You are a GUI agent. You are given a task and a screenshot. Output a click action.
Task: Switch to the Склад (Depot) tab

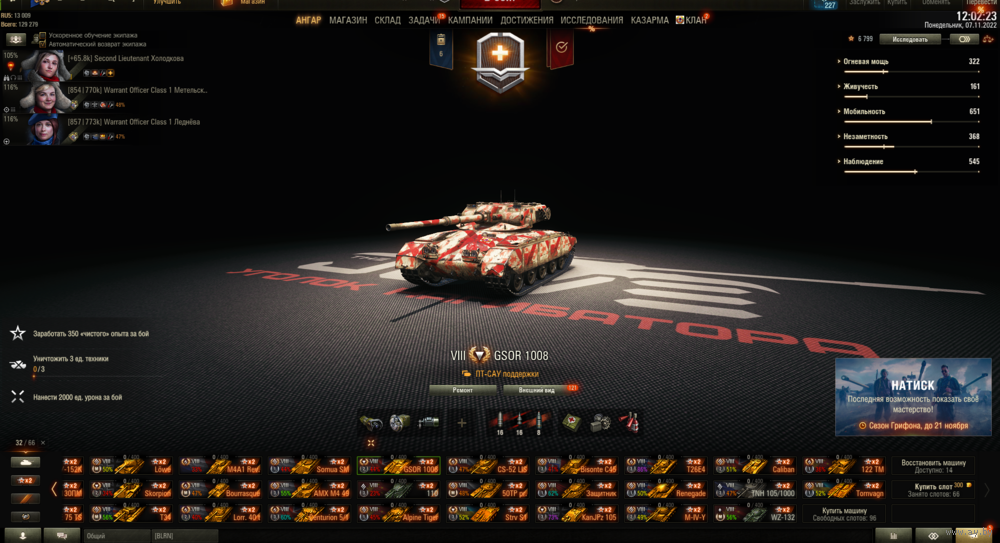coord(388,20)
